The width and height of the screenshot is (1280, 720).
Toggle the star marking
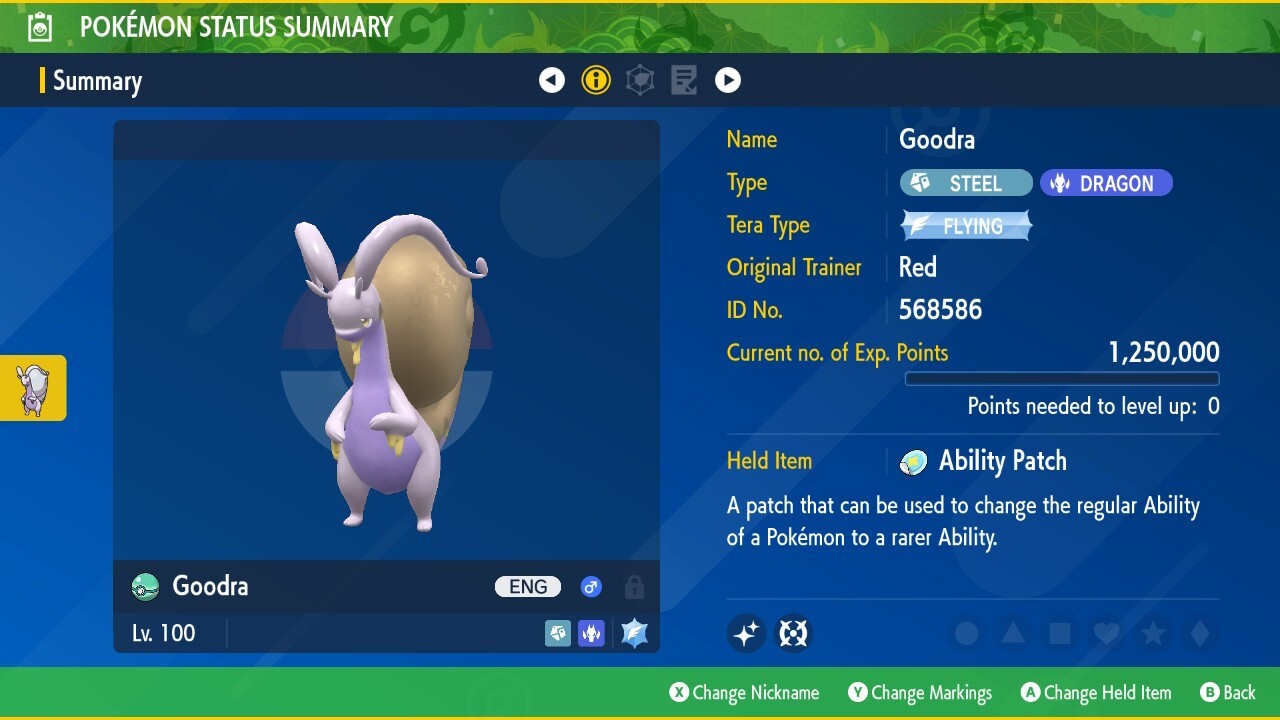point(1153,633)
